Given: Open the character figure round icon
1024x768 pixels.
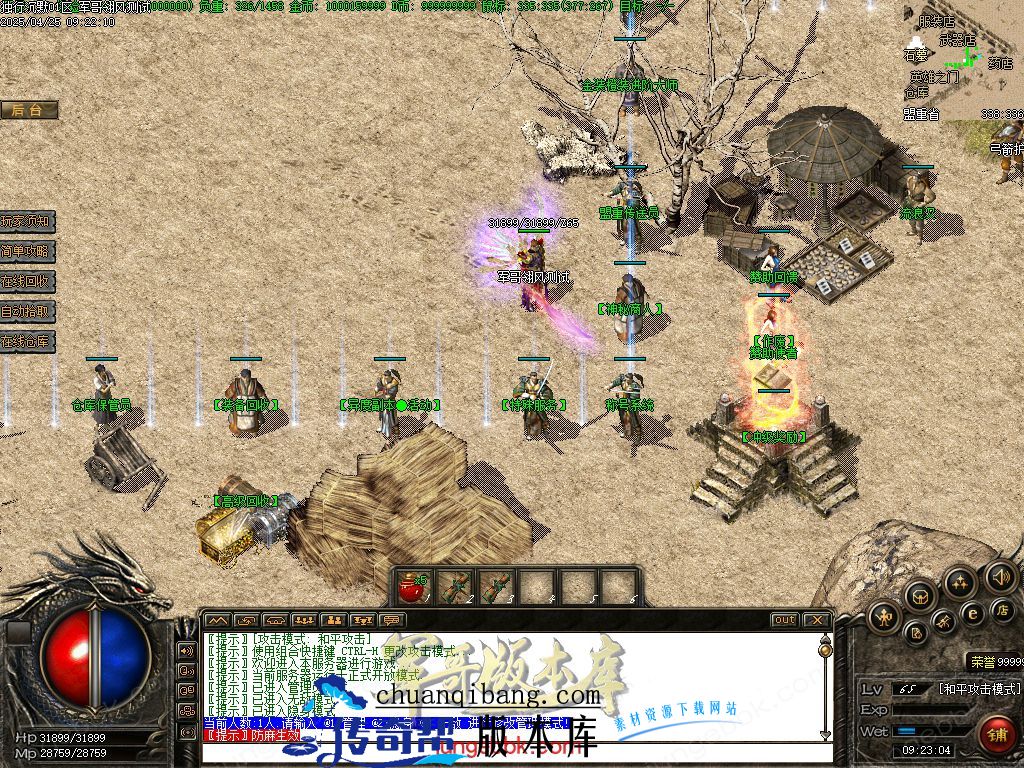Looking at the screenshot, I should (884, 617).
